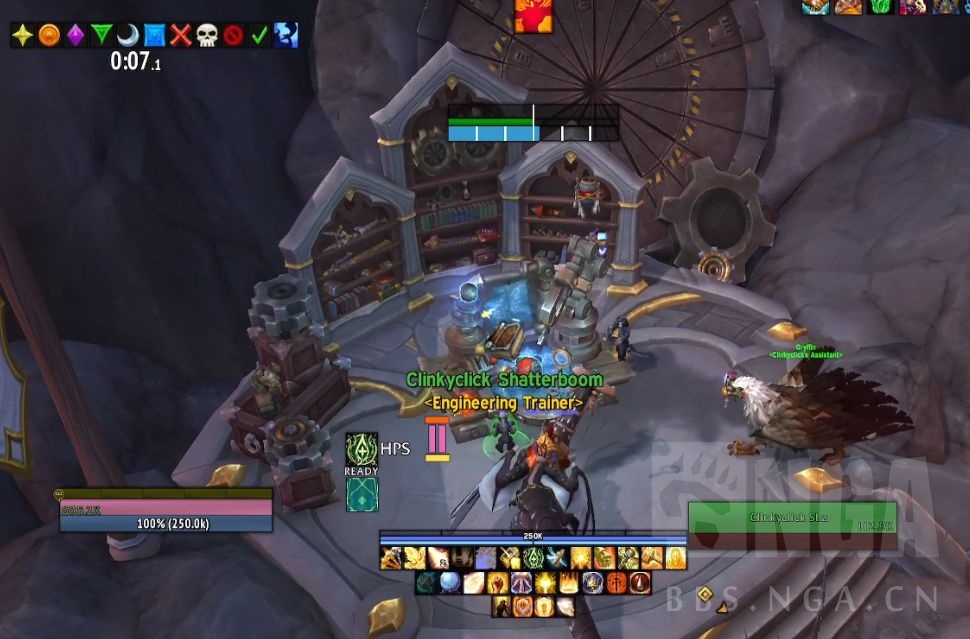Activate the green leaf sigil READY cooldown

[x=361, y=449]
